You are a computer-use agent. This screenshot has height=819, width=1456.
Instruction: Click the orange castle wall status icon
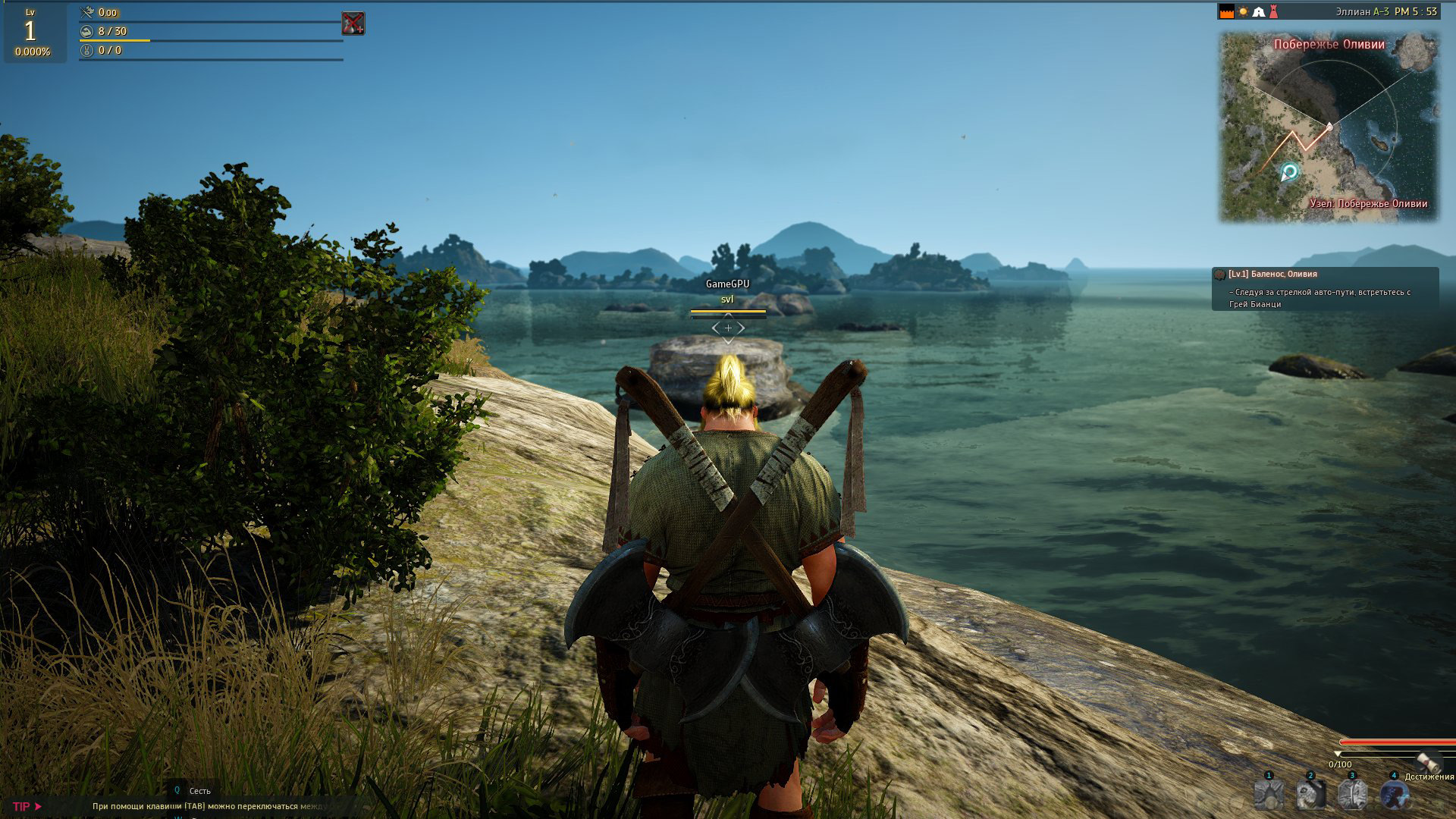click(1226, 12)
